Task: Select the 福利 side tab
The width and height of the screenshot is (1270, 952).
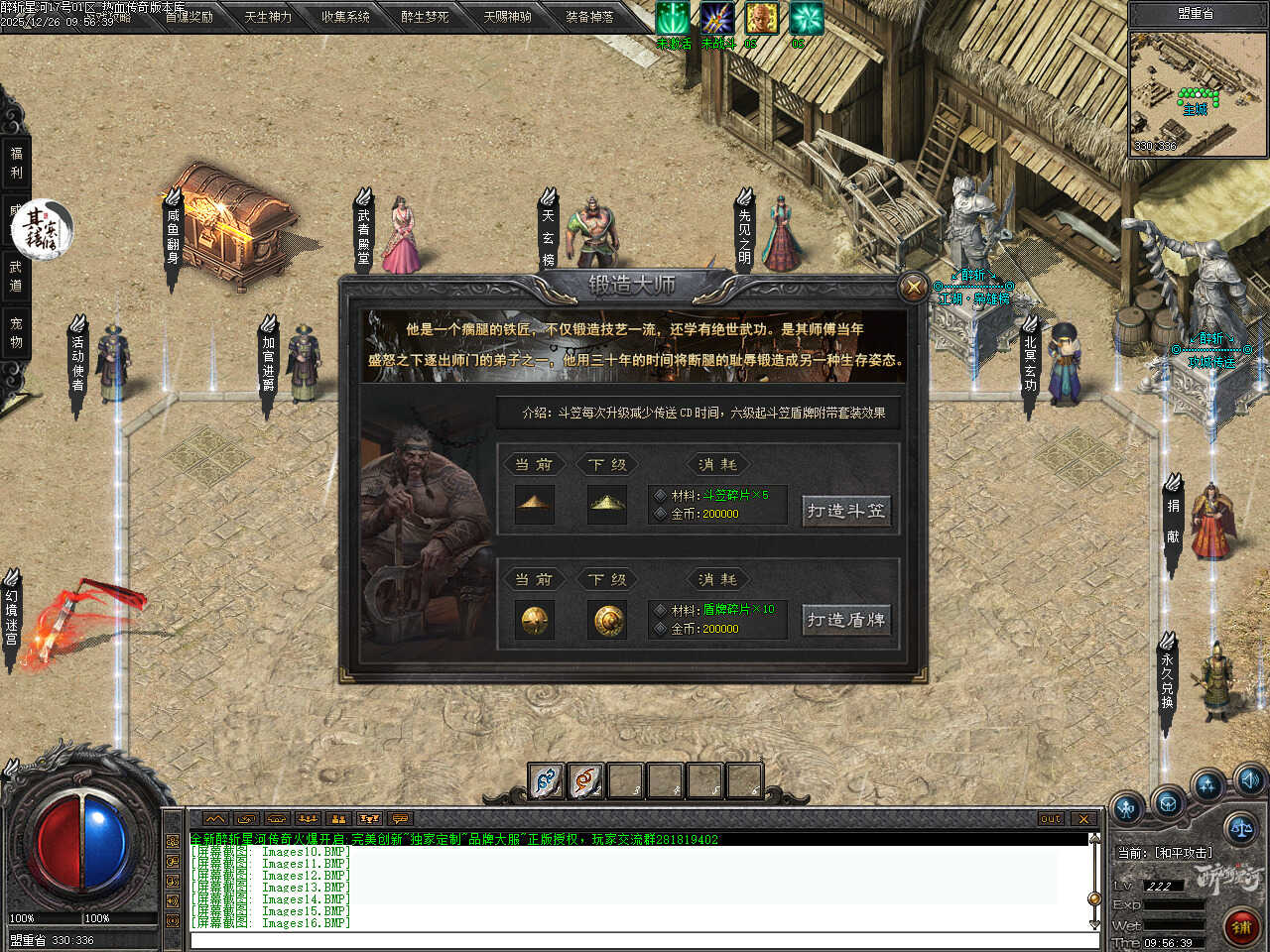Action: [16, 163]
